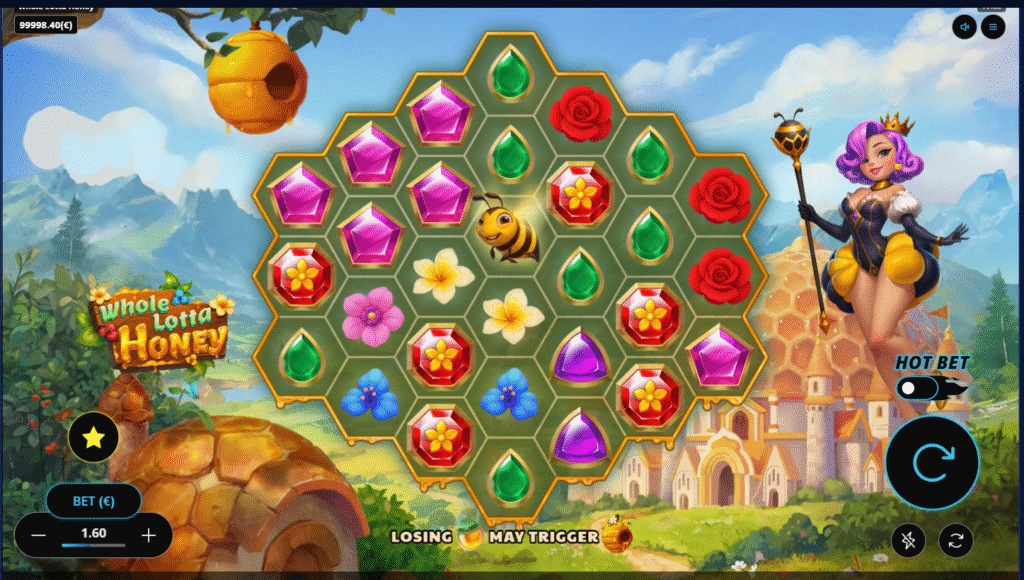Spin the reels with the circular arrow button

(931, 462)
